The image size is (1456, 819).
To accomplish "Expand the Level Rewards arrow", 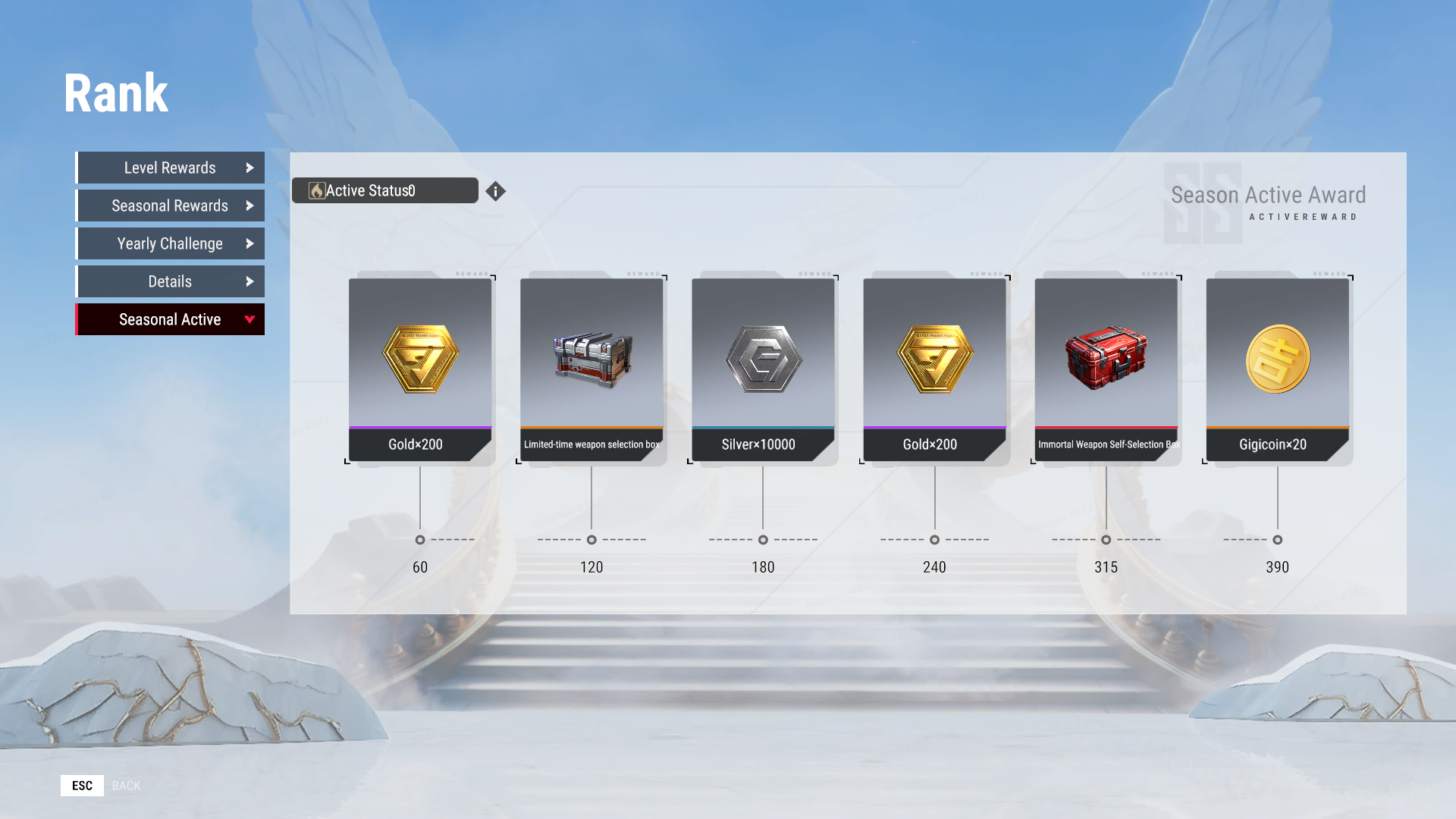I will (x=251, y=168).
